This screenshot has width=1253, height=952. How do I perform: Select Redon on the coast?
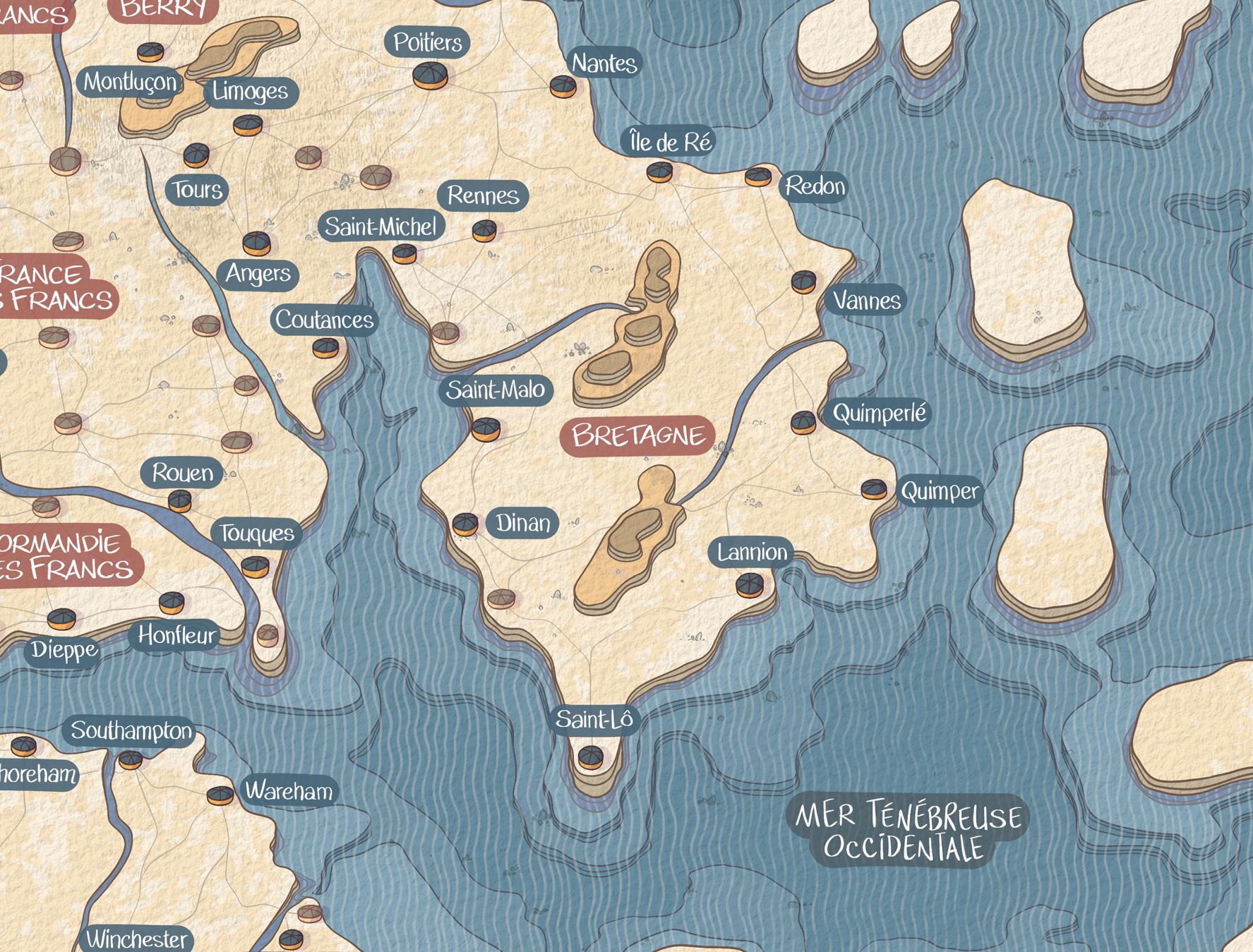tap(758, 176)
